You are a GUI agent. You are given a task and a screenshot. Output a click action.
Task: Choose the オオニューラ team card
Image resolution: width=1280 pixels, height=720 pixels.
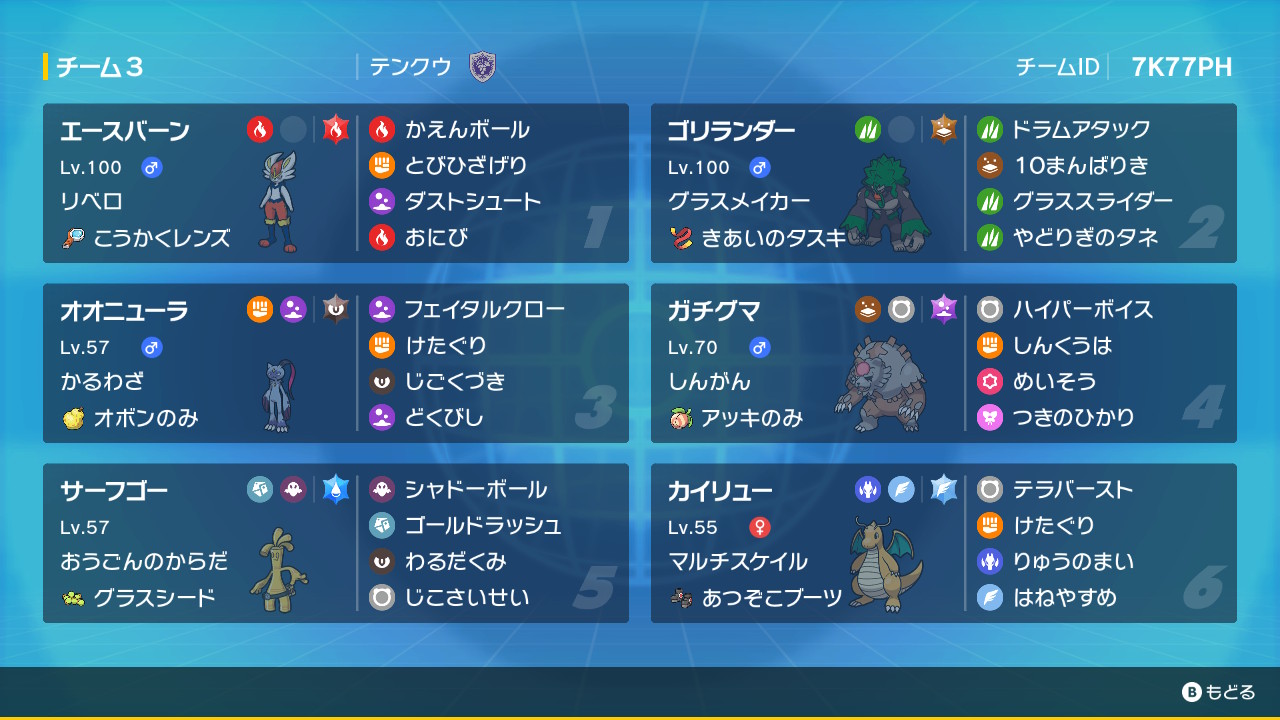tap(200, 363)
